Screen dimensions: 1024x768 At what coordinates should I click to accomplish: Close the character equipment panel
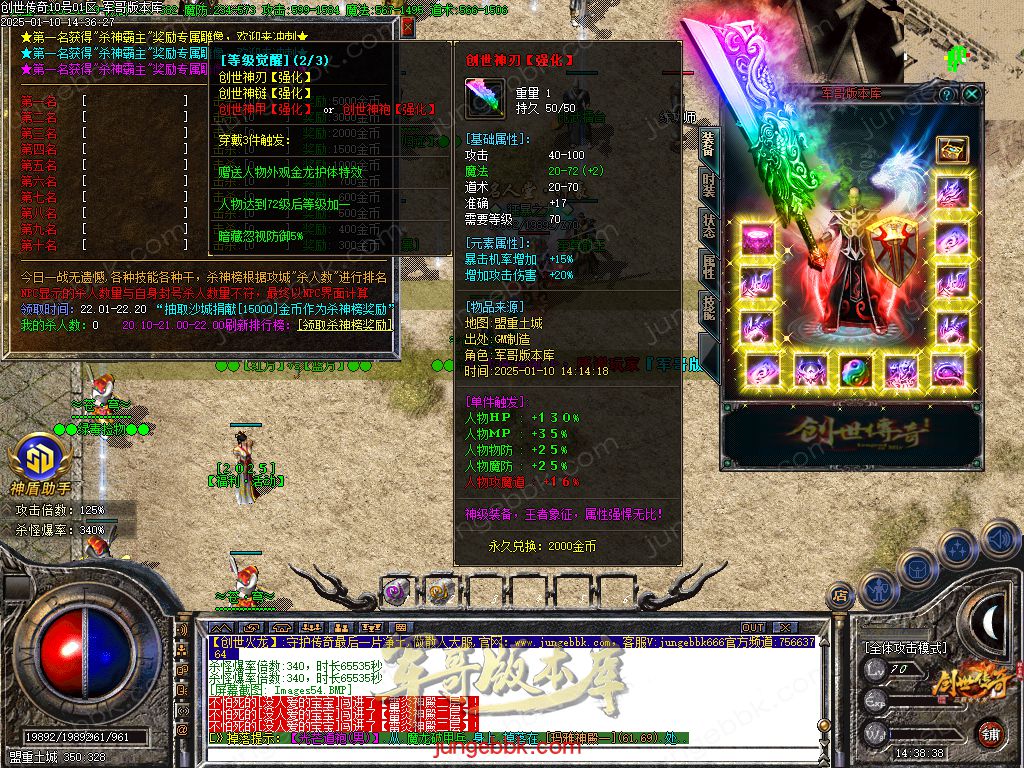[x=972, y=94]
